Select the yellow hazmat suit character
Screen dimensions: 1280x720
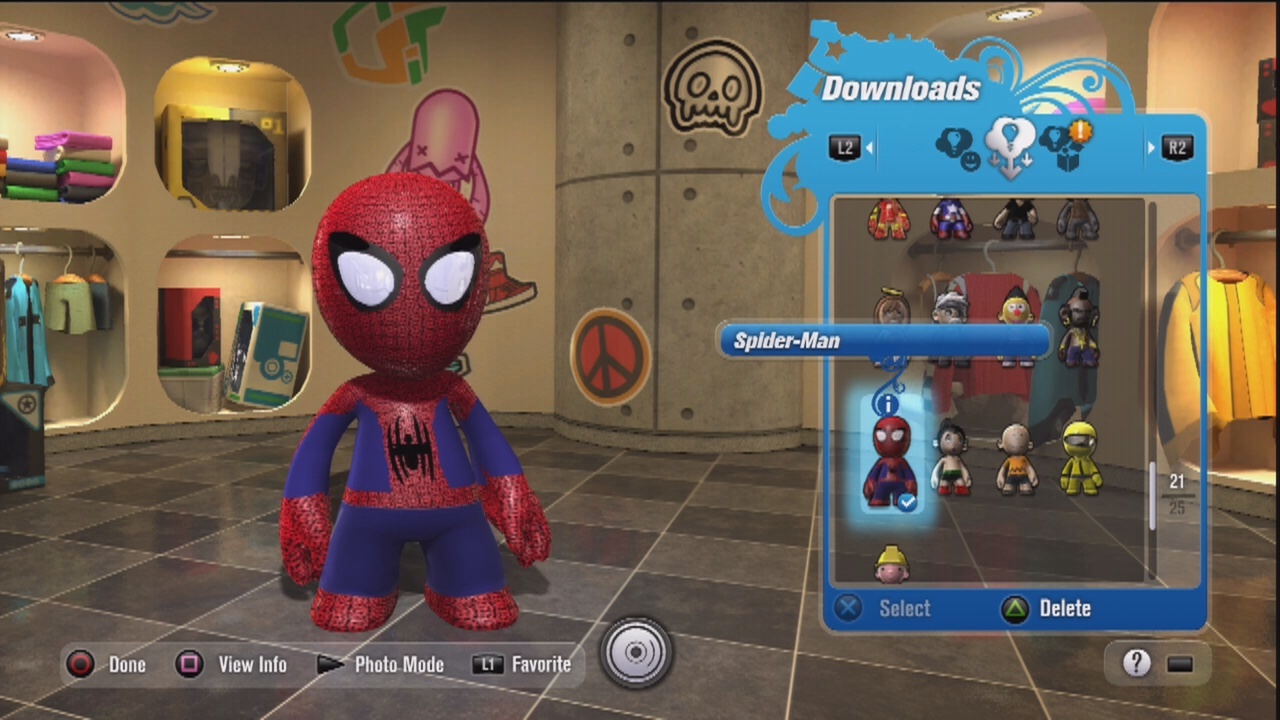[1080, 459]
